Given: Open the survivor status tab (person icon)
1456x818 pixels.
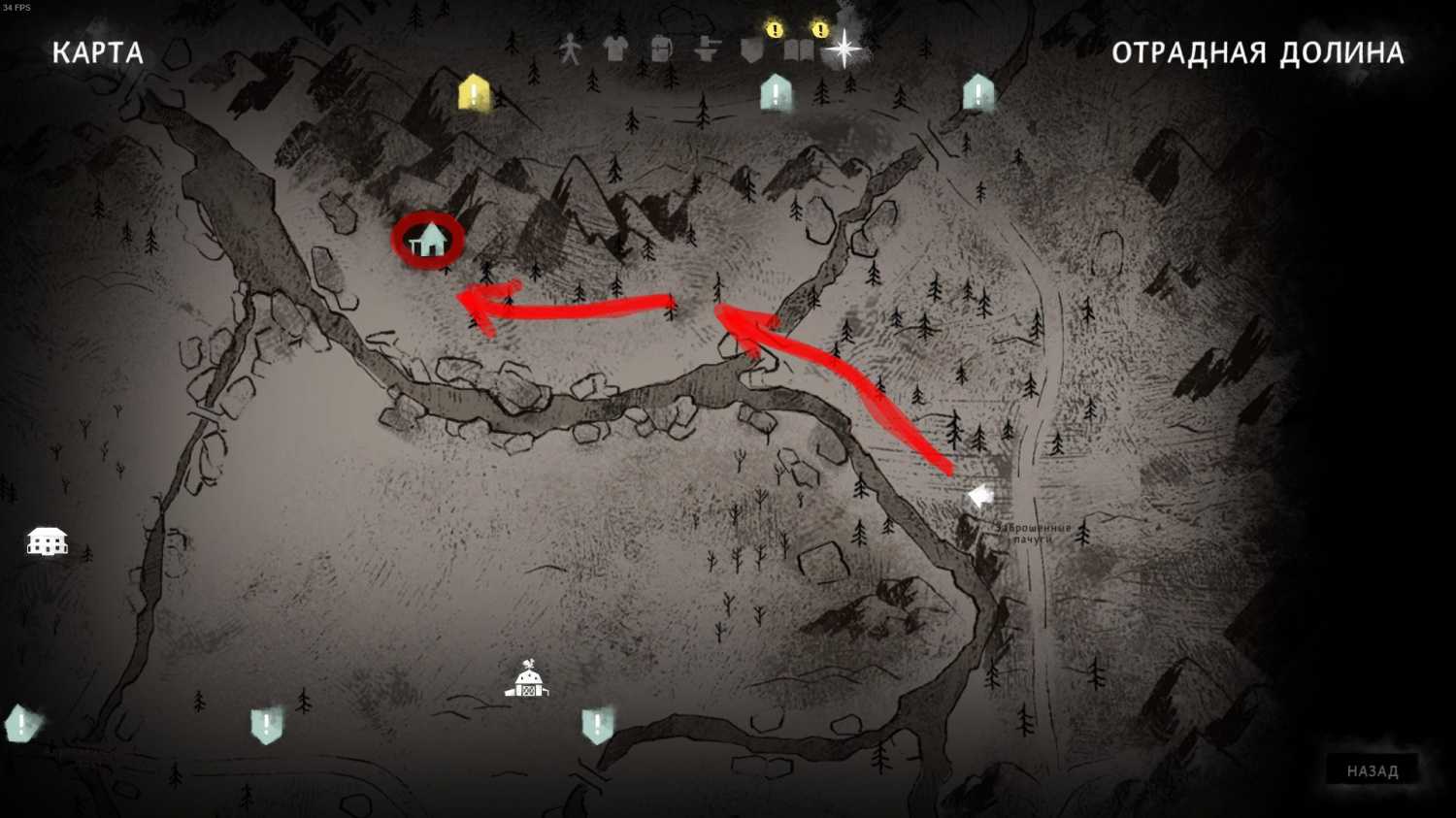Looking at the screenshot, I should pyautogui.click(x=570, y=49).
